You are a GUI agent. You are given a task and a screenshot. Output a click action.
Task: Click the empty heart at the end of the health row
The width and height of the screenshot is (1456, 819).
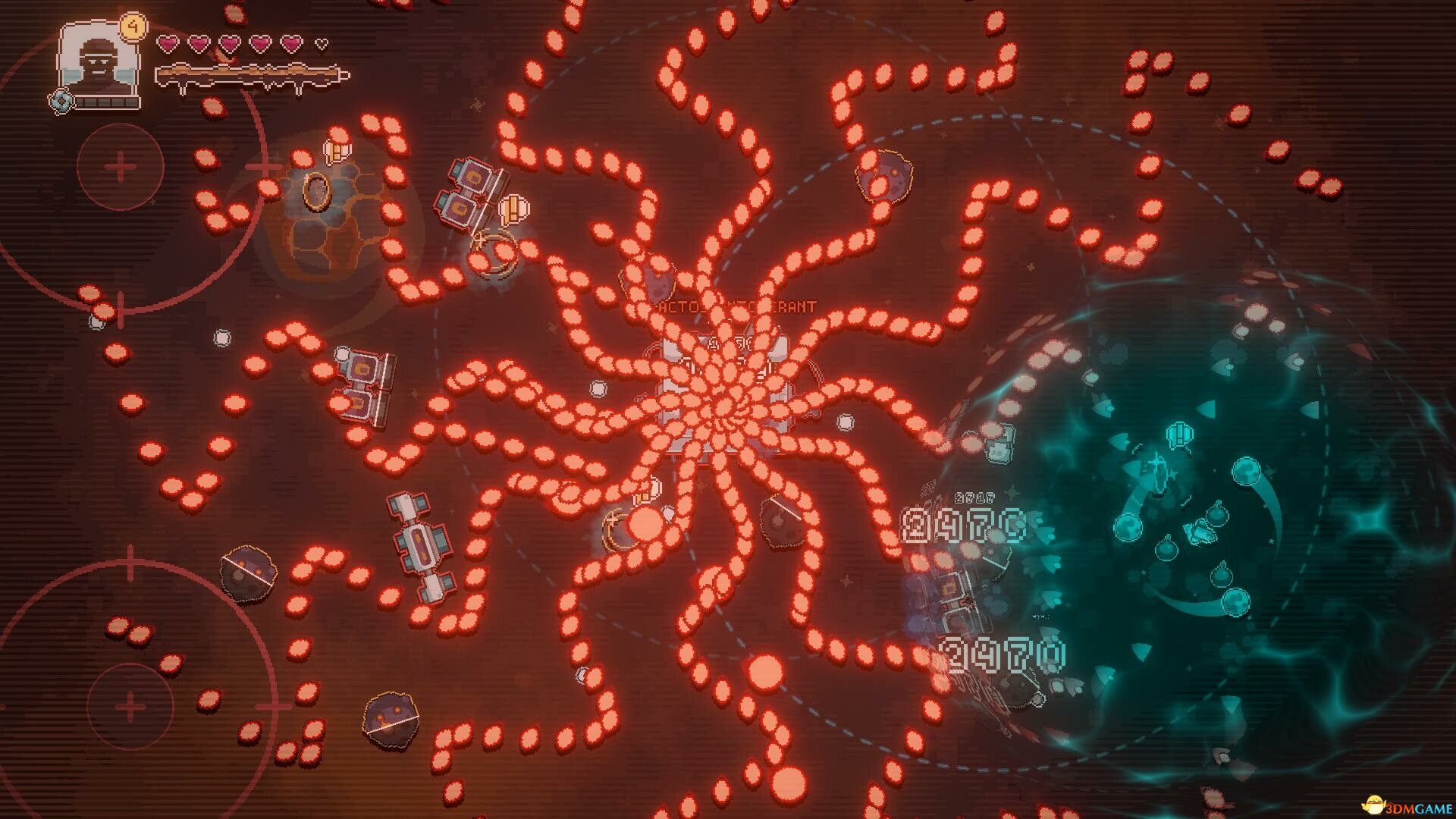pyautogui.click(x=320, y=45)
